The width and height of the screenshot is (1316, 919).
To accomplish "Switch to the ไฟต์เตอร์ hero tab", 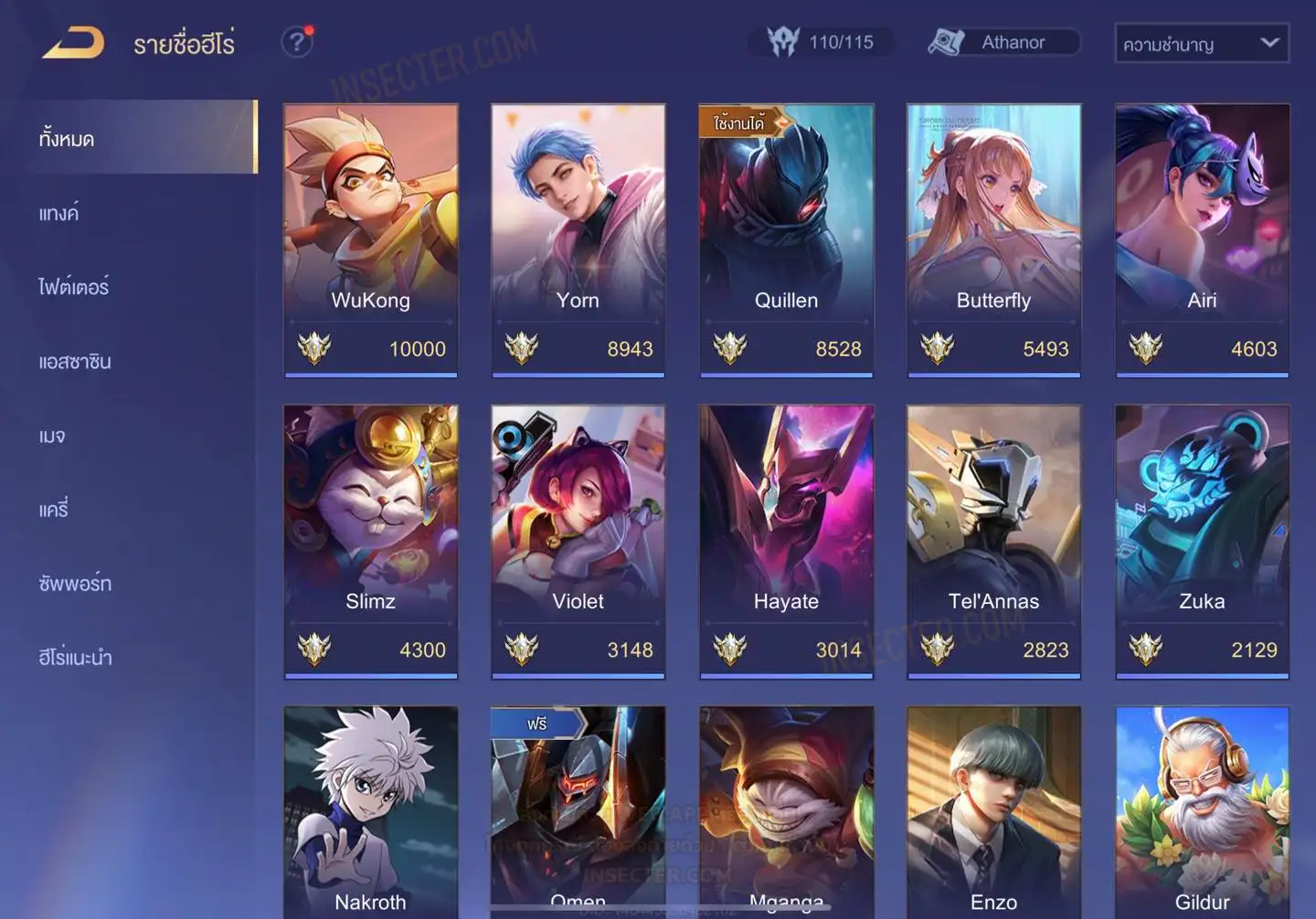I will (73, 288).
